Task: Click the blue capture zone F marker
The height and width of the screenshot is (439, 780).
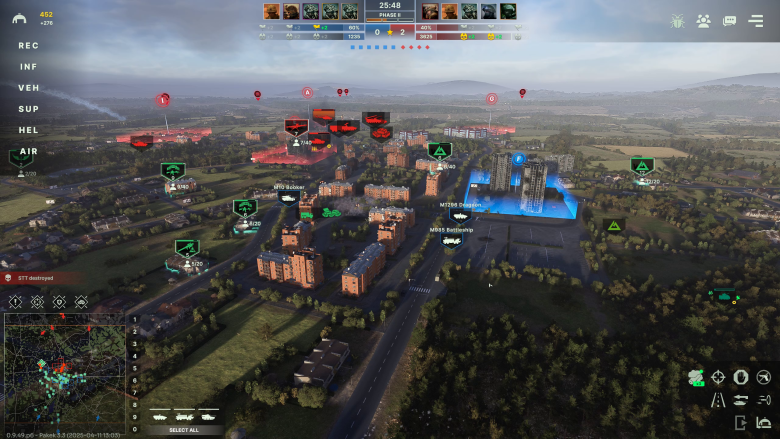Action: click(x=518, y=159)
